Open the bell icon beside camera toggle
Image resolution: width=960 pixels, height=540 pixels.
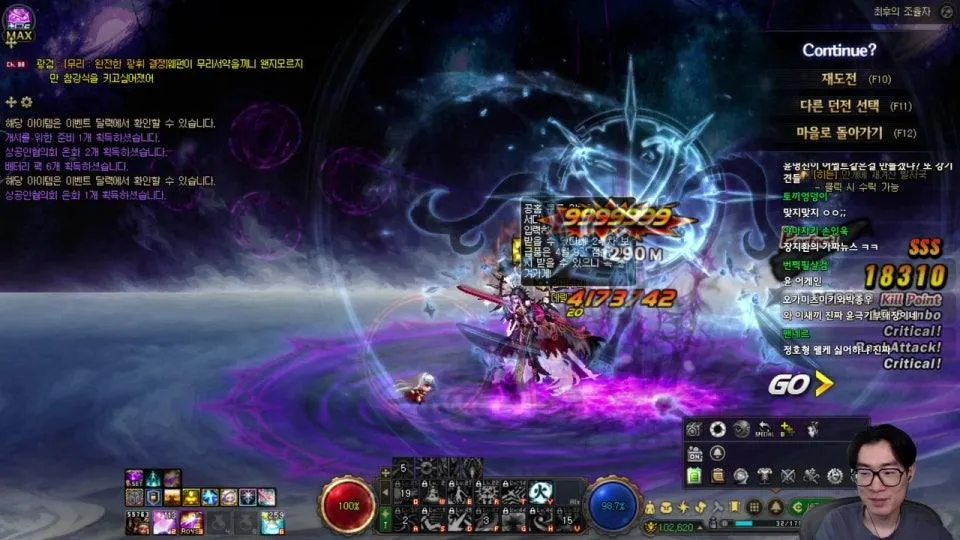[718, 453]
